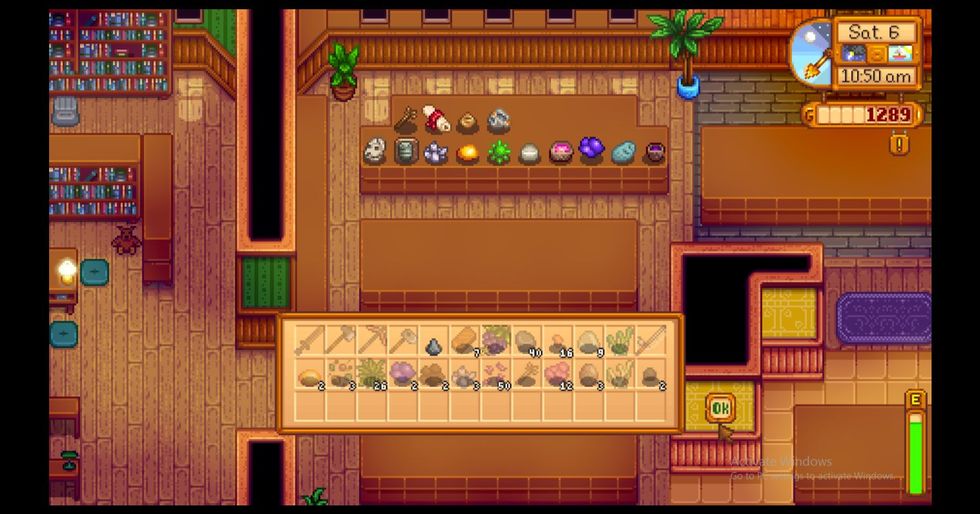Confirm with the OK button
Image resolution: width=980 pixels, height=514 pixels.
point(719,408)
